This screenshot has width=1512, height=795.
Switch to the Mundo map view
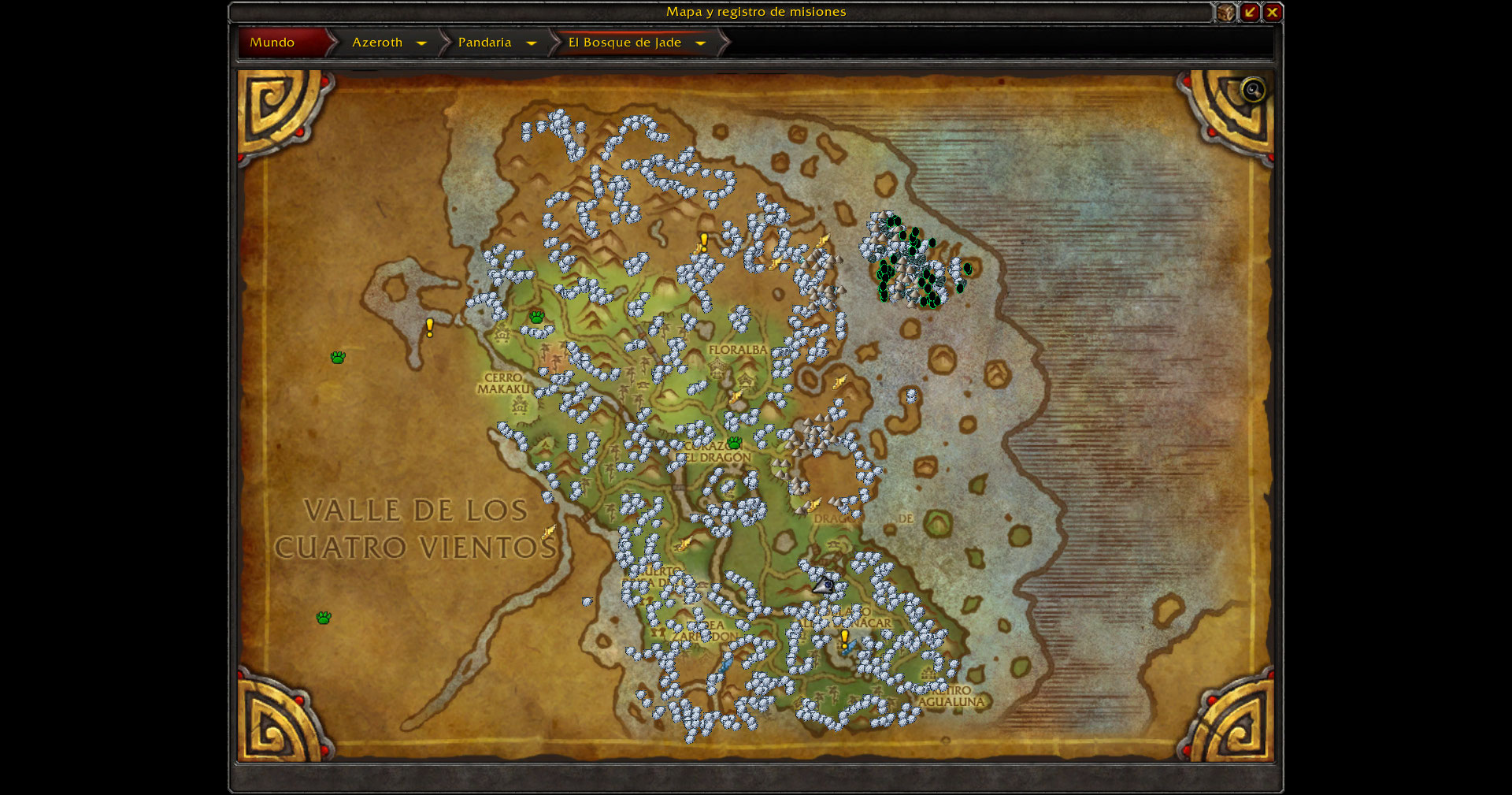point(272,43)
